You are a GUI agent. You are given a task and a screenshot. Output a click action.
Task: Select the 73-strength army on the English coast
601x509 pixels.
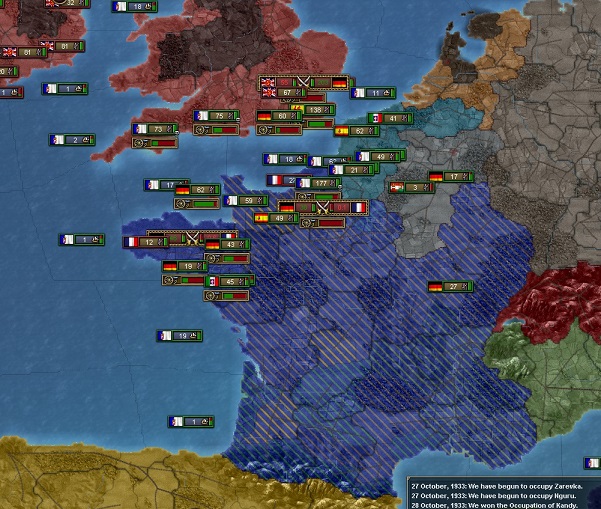click(155, 129)
